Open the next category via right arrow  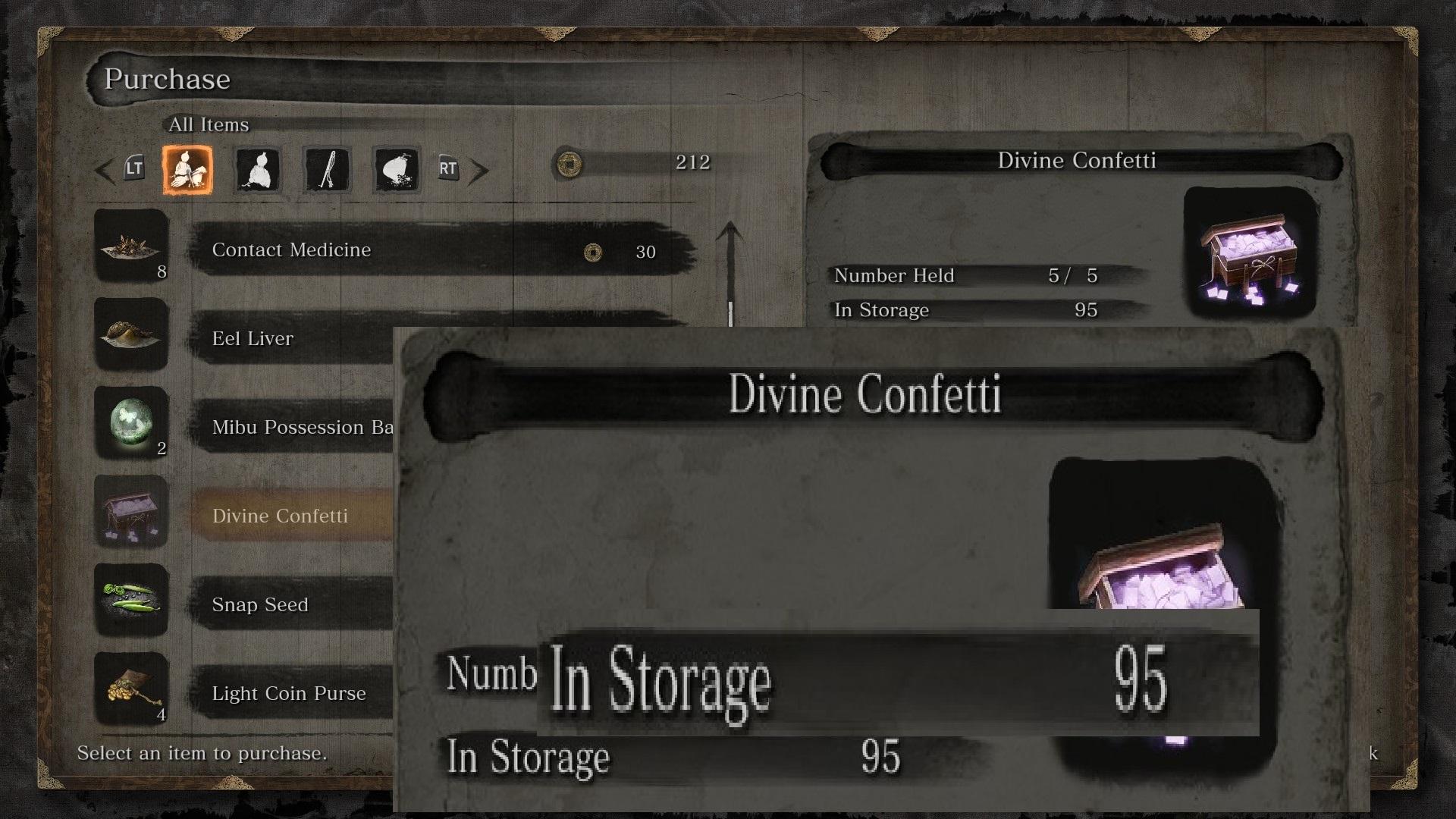click(482, 168)
